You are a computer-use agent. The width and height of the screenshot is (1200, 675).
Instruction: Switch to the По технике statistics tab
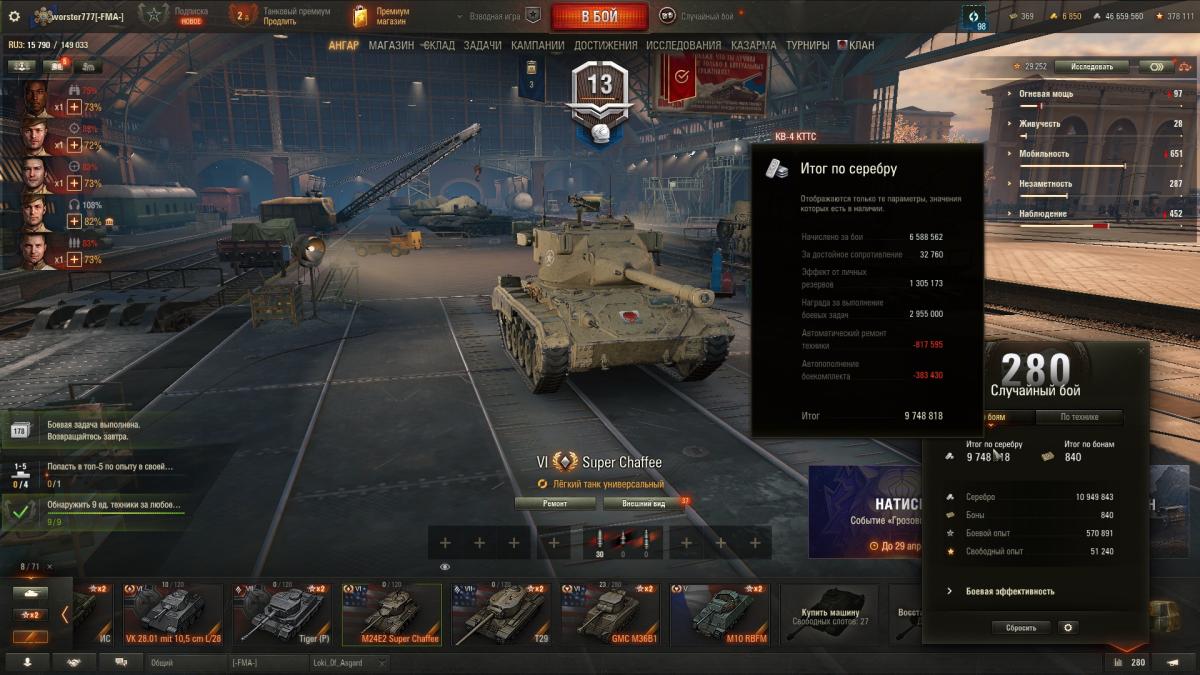(1078, 418)
